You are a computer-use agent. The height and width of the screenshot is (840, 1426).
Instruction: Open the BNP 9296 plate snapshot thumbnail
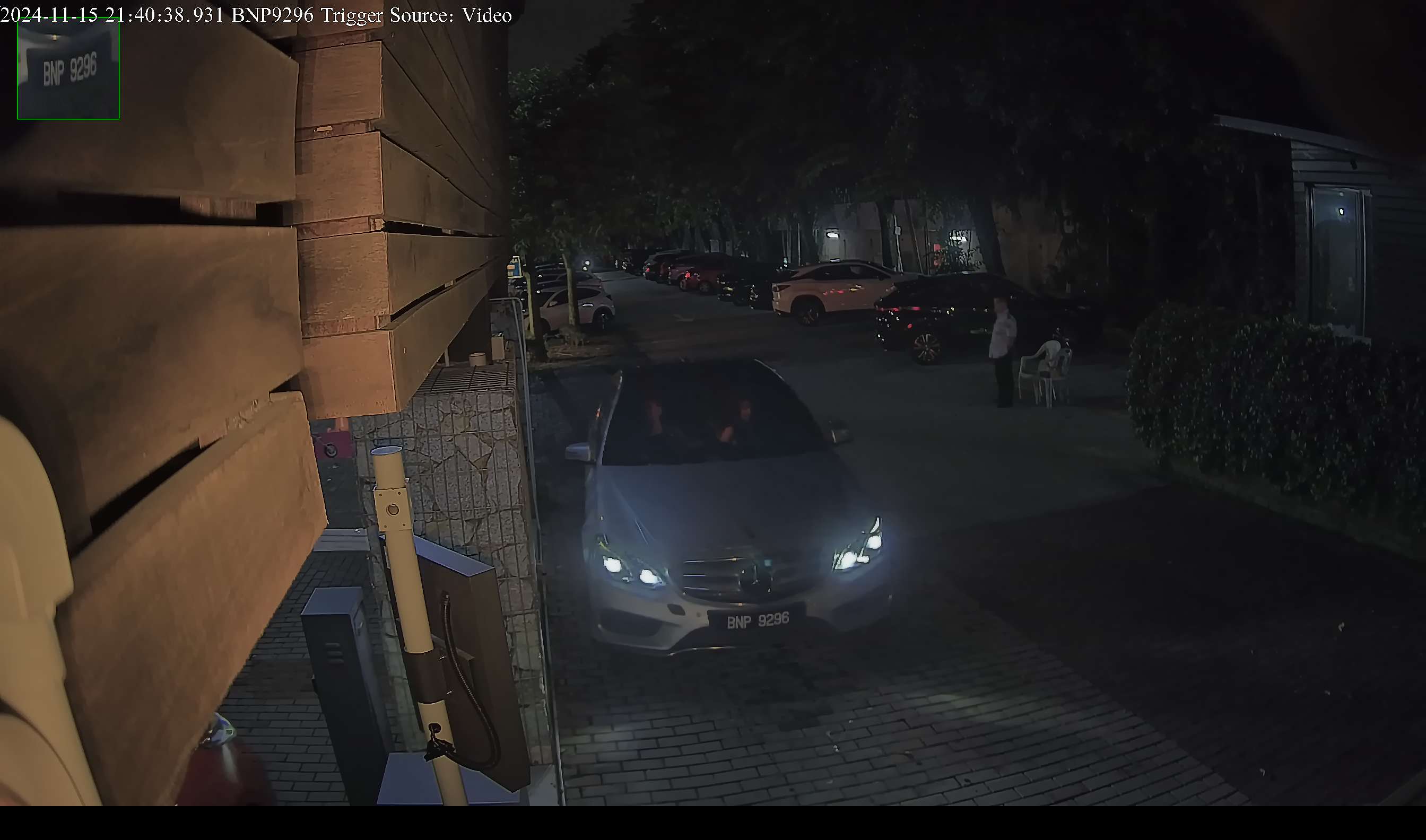[x=68, y=68]
